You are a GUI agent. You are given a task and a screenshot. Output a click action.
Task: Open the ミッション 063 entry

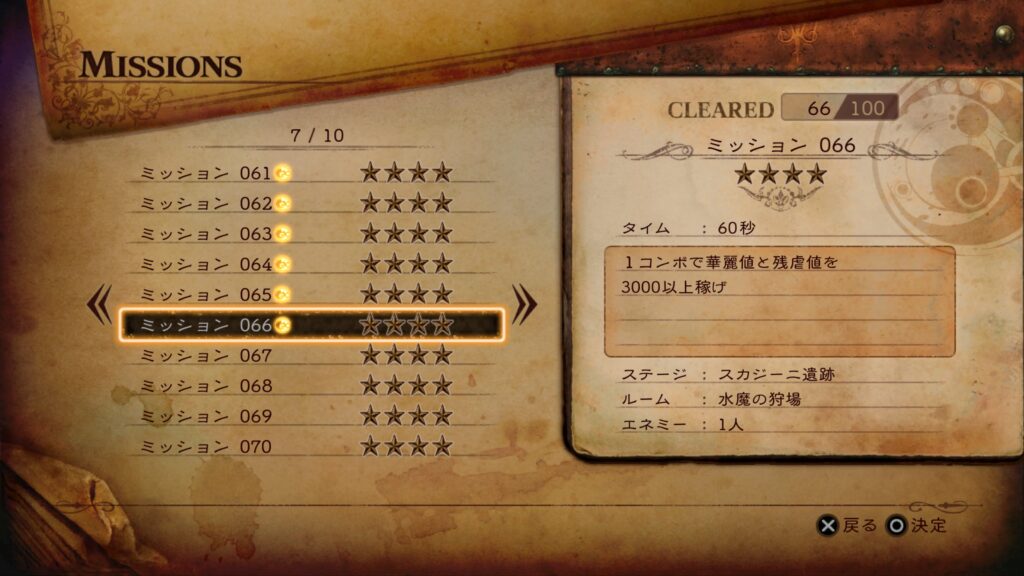pyautogui.click(x=310, y=234)
